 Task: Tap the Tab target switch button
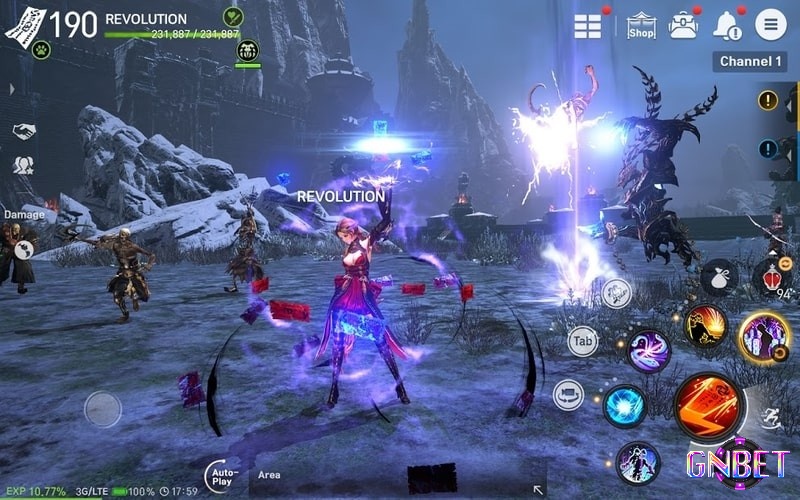(x=583, y=342)
